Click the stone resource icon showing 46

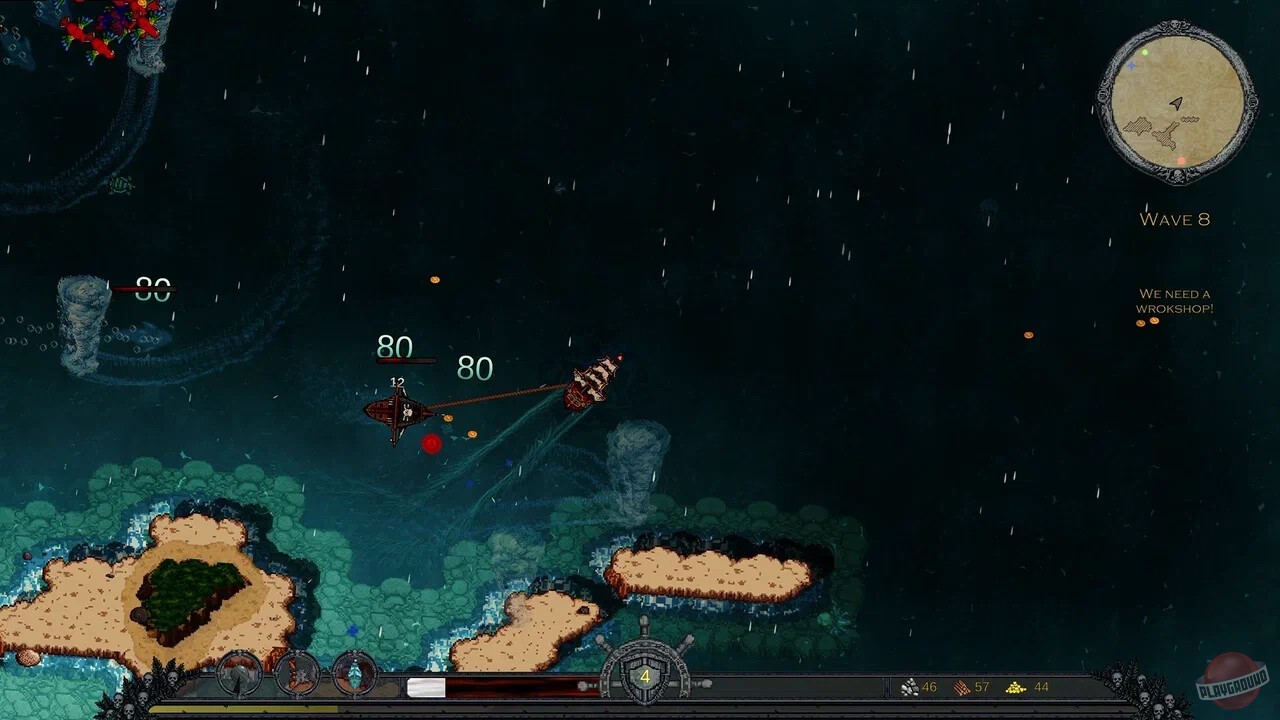pyautogui.click(x=912, y=687)
